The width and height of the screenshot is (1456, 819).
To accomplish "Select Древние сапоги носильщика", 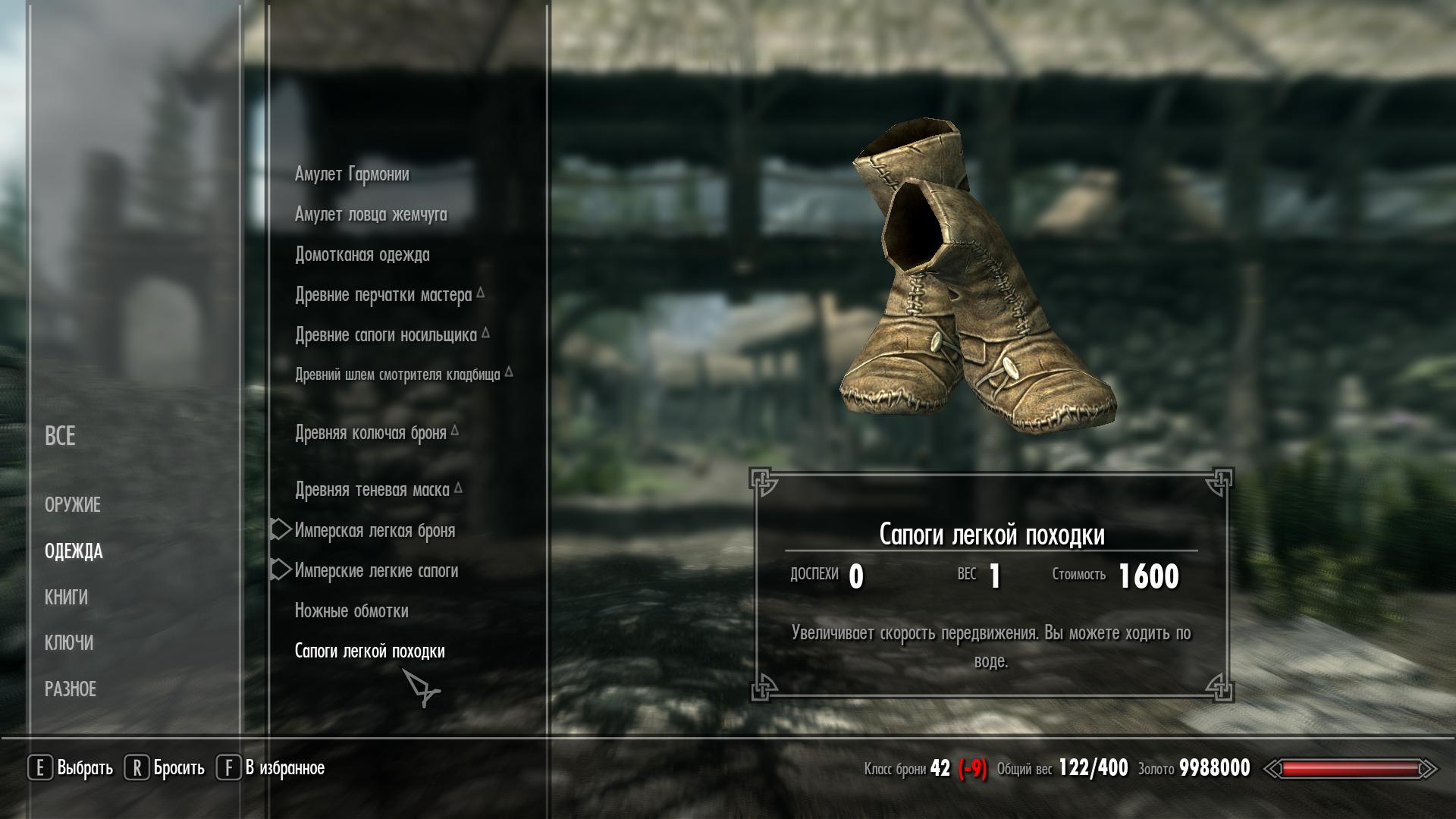I will 385,335.
